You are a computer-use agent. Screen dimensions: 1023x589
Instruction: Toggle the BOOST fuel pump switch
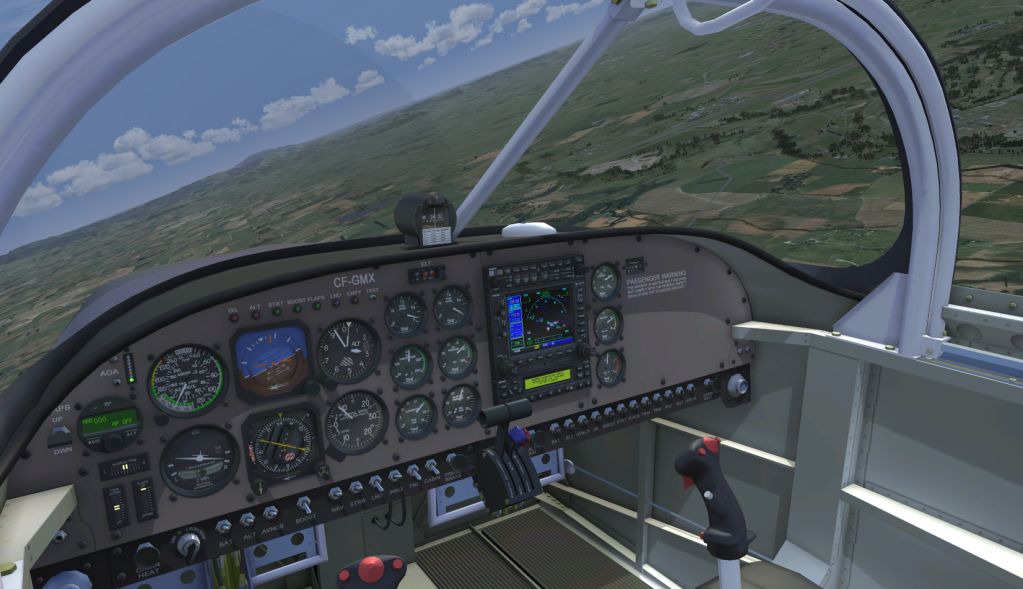[x=304, y=503]
